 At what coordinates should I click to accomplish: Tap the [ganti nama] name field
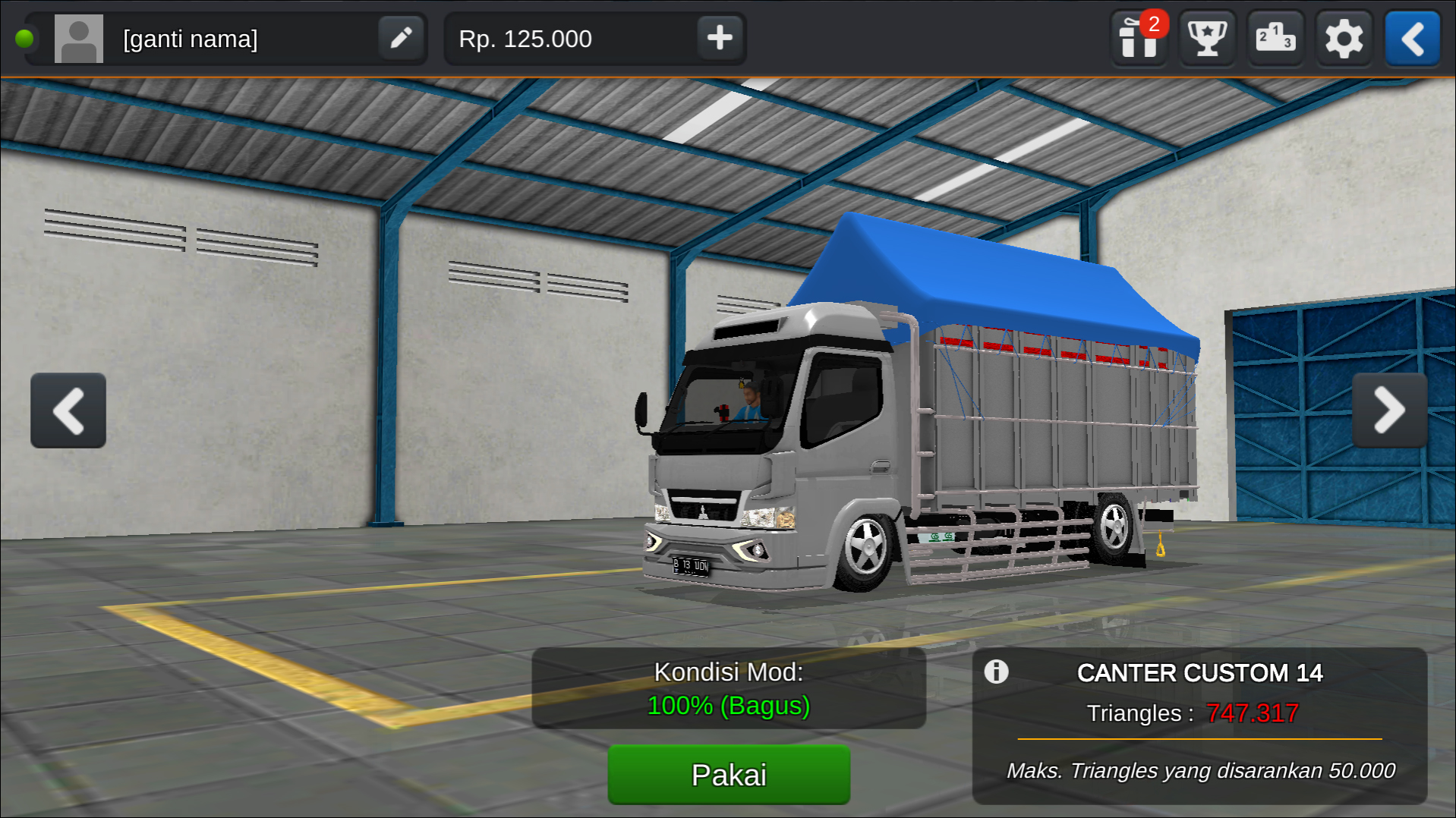[190, 38]
